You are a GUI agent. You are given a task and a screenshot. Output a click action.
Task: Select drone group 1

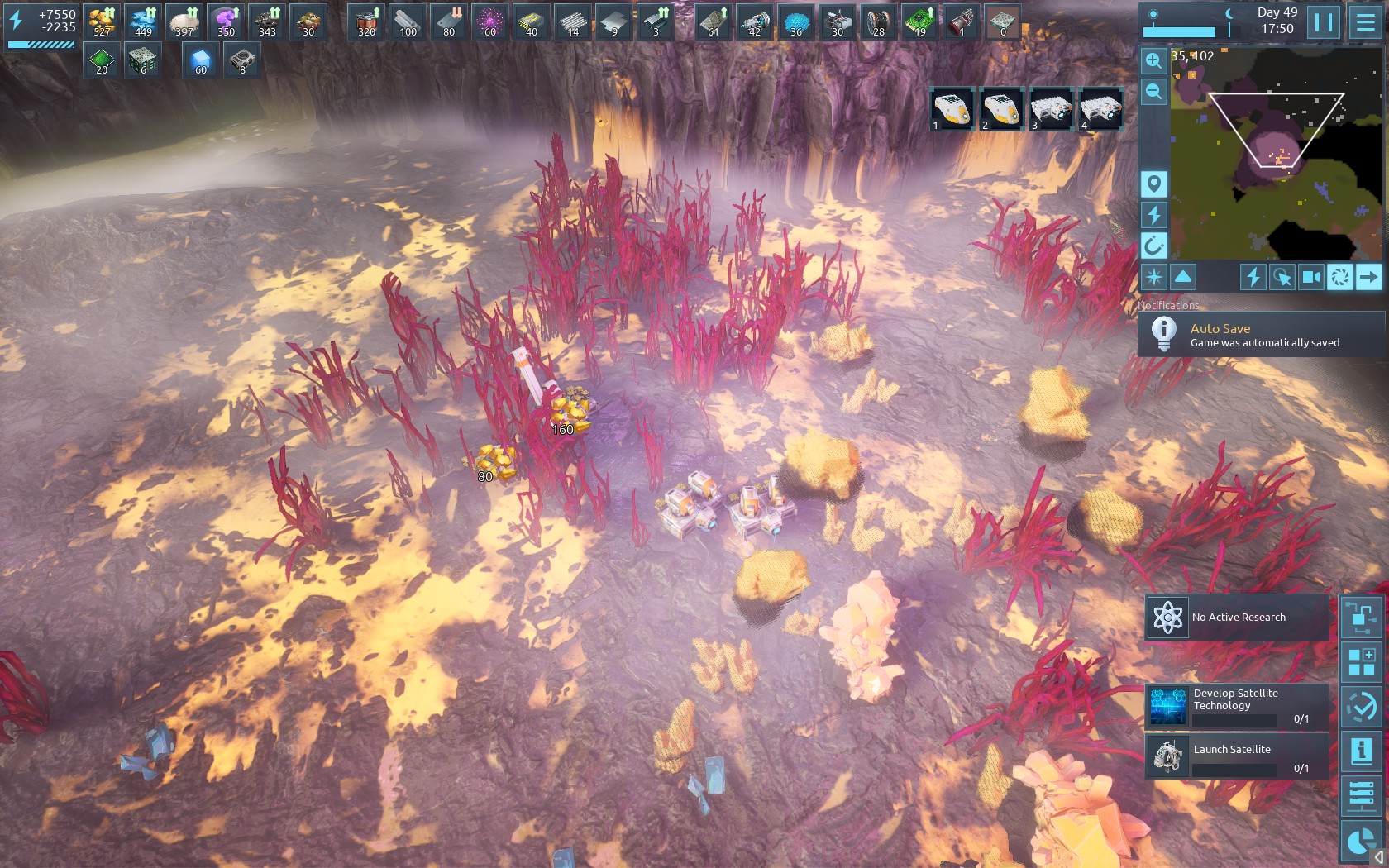952,108
